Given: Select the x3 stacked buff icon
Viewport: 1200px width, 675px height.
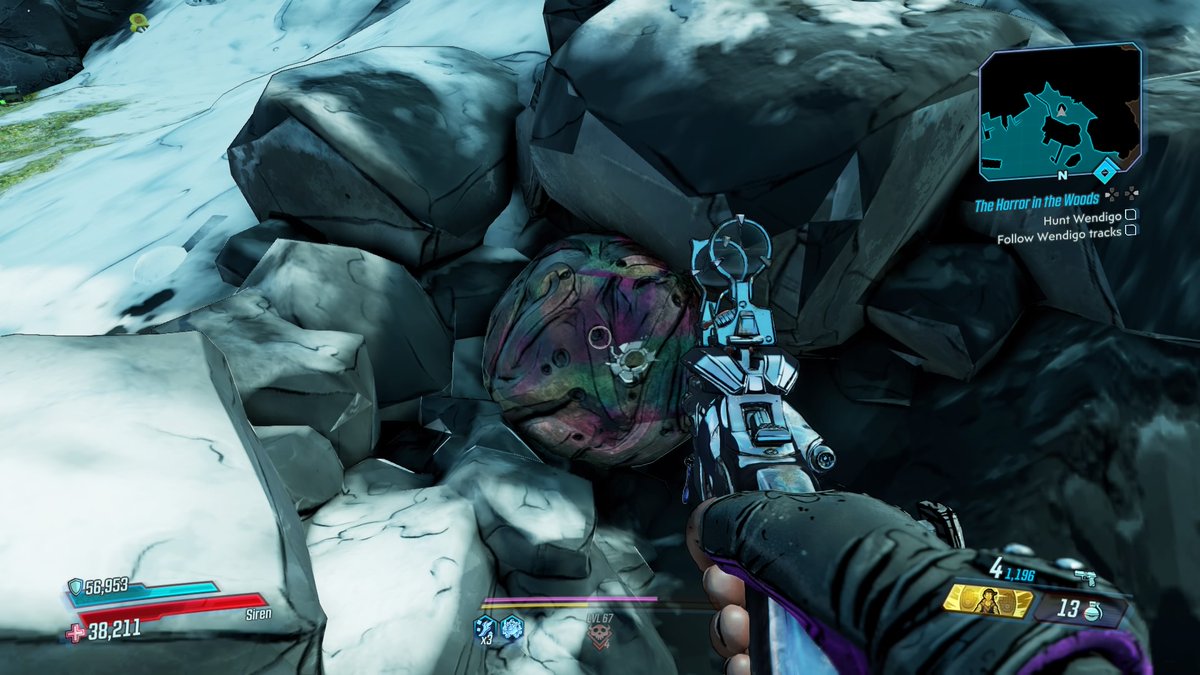Looking at the screenshot, I should coord(485,628).
